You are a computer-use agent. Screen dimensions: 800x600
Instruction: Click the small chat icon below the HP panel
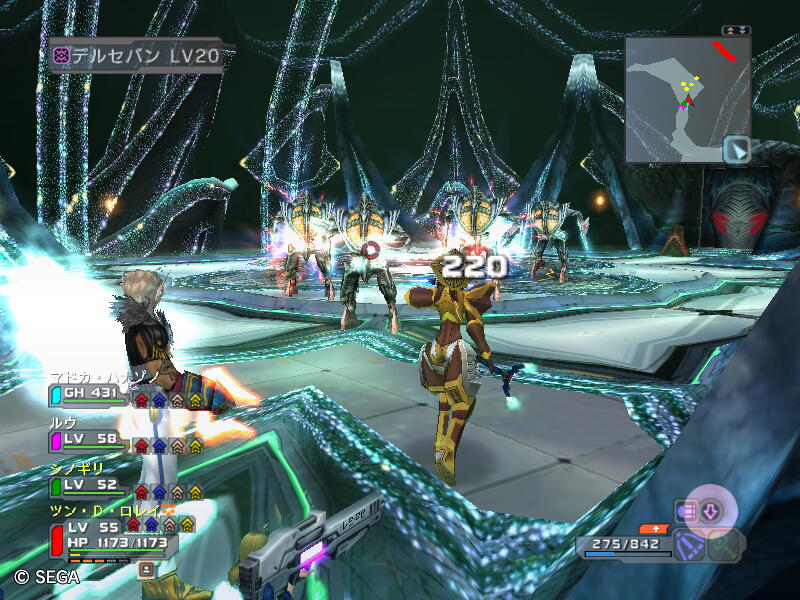point(147,569)
